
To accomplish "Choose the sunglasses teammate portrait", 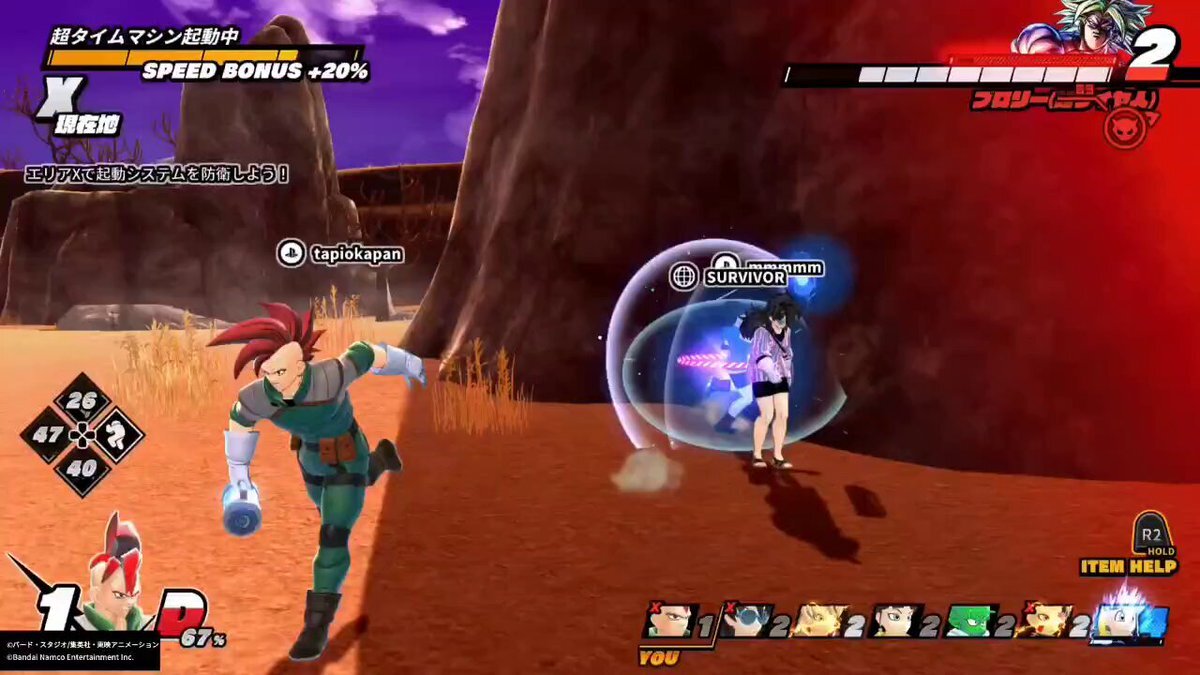I will pos(748,621).
